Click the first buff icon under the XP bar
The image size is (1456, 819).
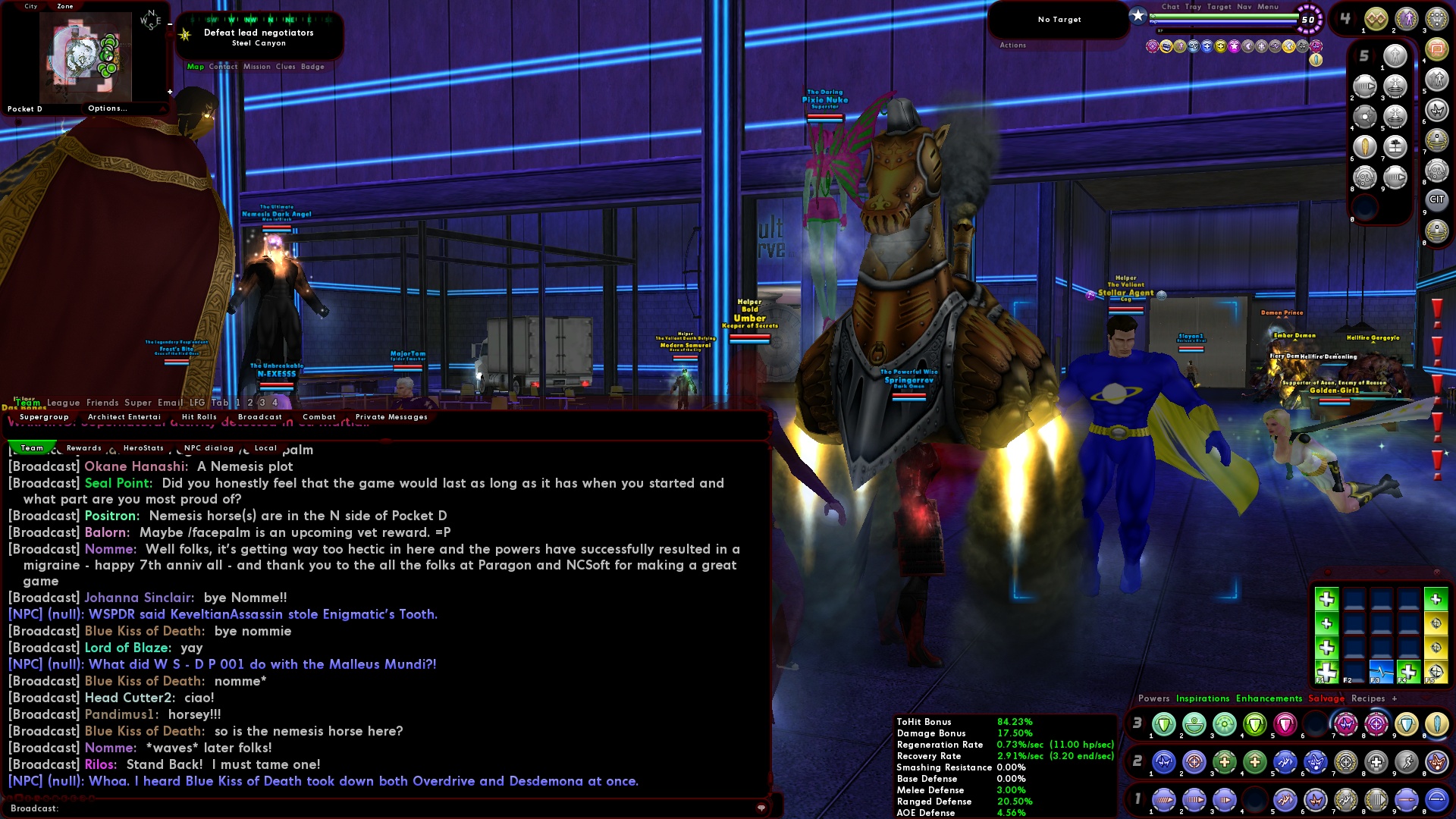point(1153,45)
